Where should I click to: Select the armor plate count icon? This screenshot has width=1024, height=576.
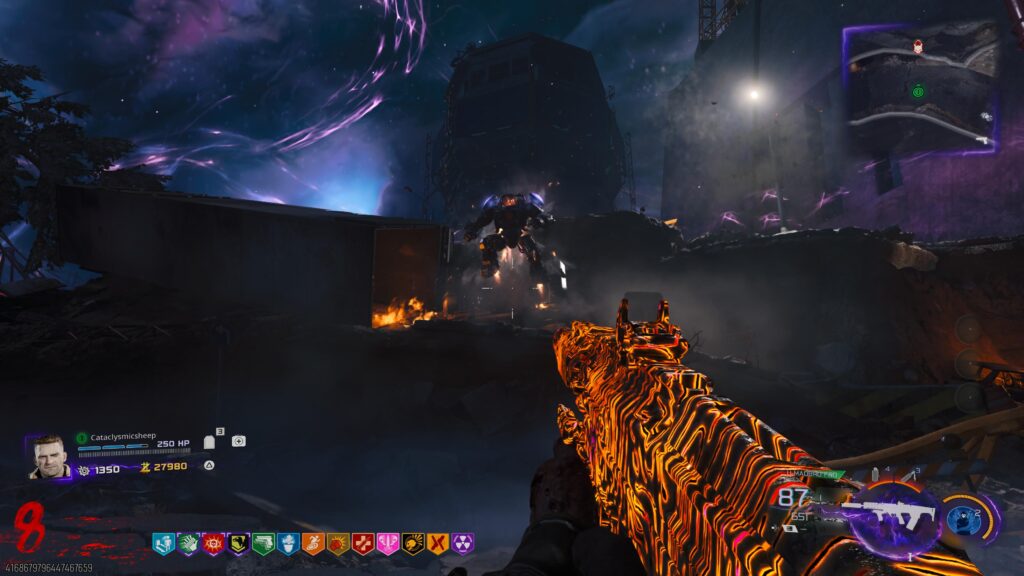pyautogui.click(x=210, y=441)
